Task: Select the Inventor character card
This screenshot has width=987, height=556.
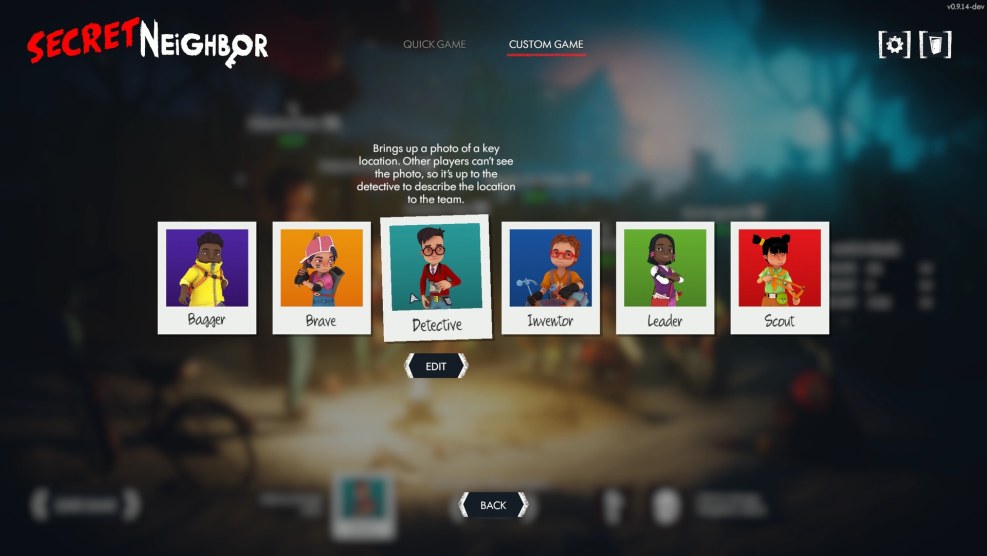Action: click(x=550, y=277)
